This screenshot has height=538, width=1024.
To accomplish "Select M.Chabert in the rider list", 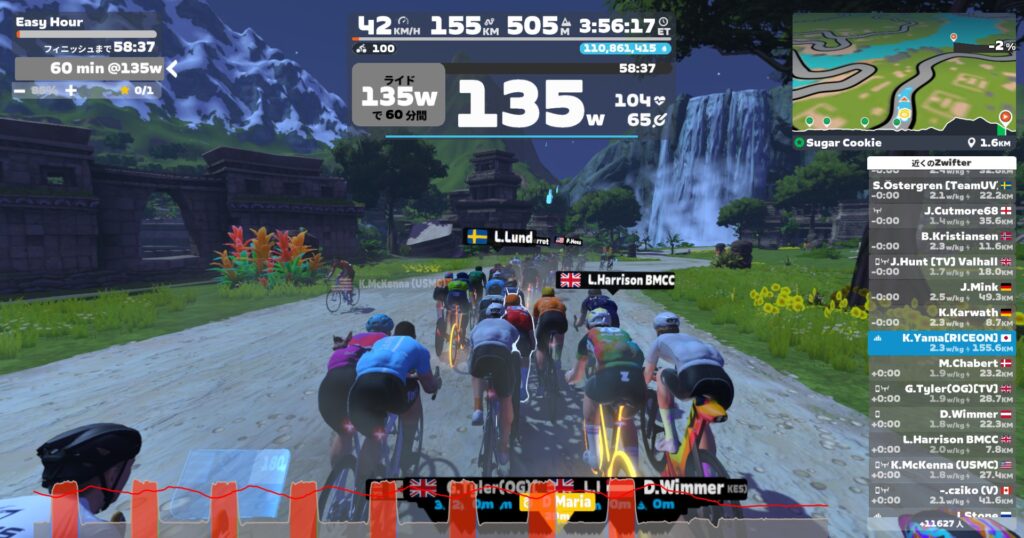I will tap(940, 368).
